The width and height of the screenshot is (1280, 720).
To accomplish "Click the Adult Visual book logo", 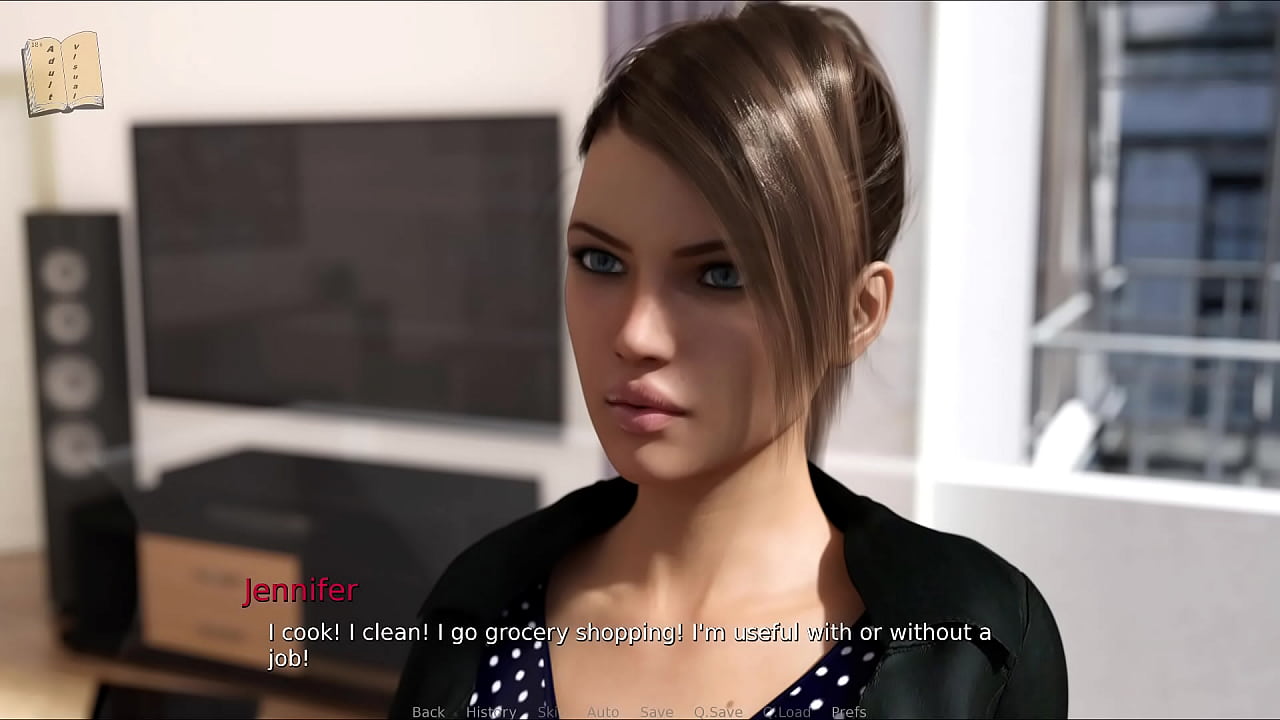I will (x=63, y=73).
